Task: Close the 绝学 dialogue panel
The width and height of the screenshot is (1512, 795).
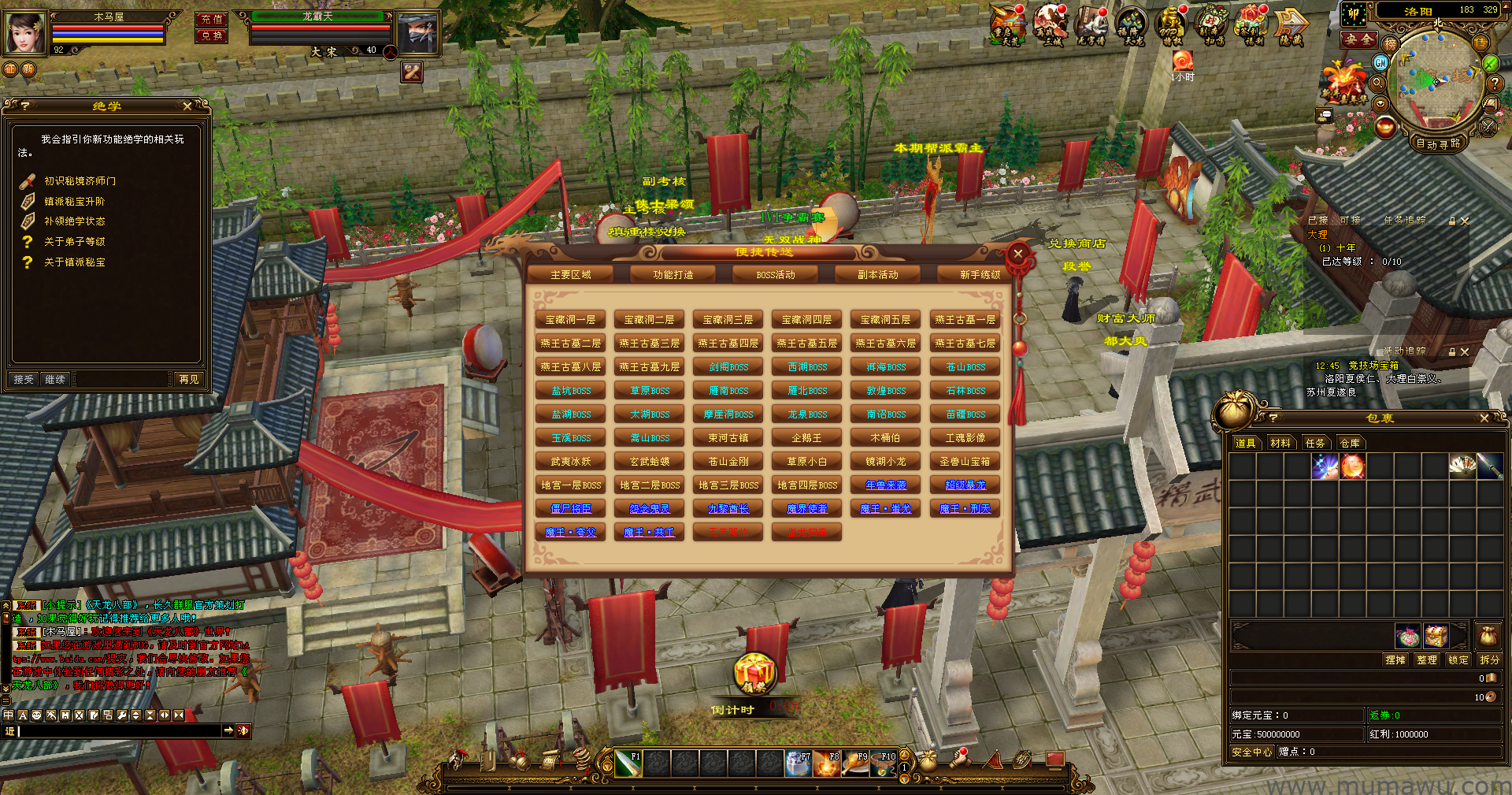Action: click(187, 106)
